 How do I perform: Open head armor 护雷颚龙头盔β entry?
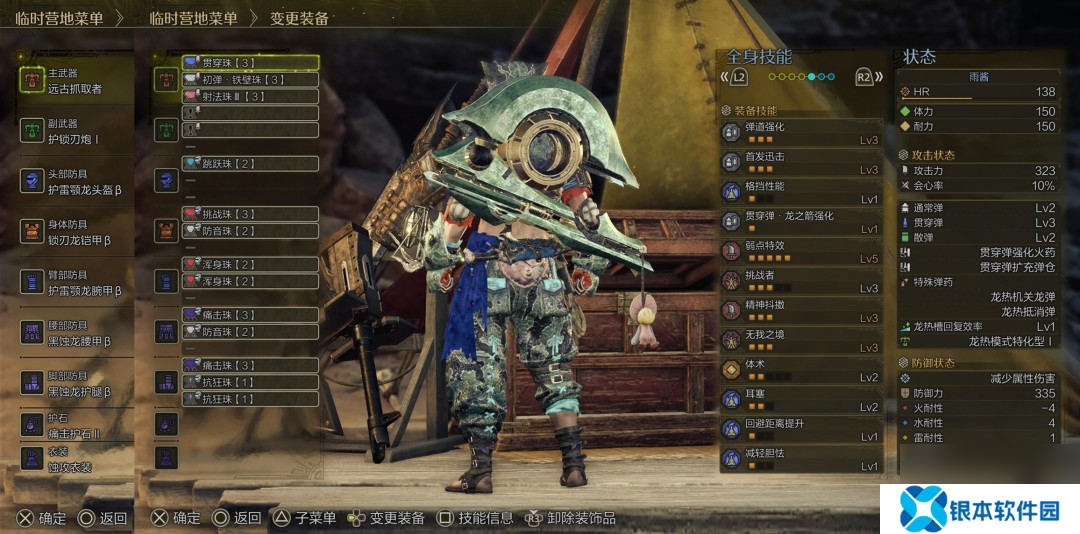(x=75, y=180)
